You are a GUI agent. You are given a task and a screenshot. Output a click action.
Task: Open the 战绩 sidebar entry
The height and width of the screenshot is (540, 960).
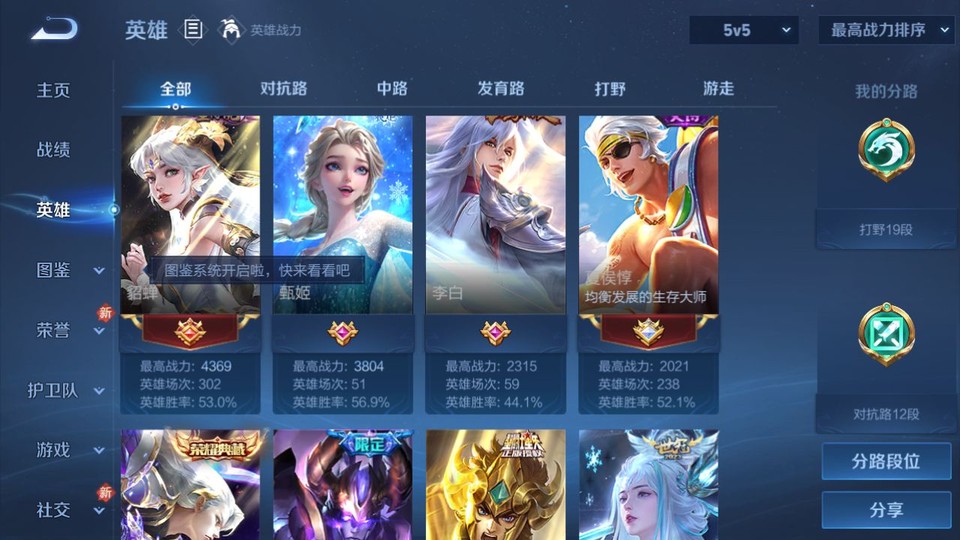click(x=54, y=150)
